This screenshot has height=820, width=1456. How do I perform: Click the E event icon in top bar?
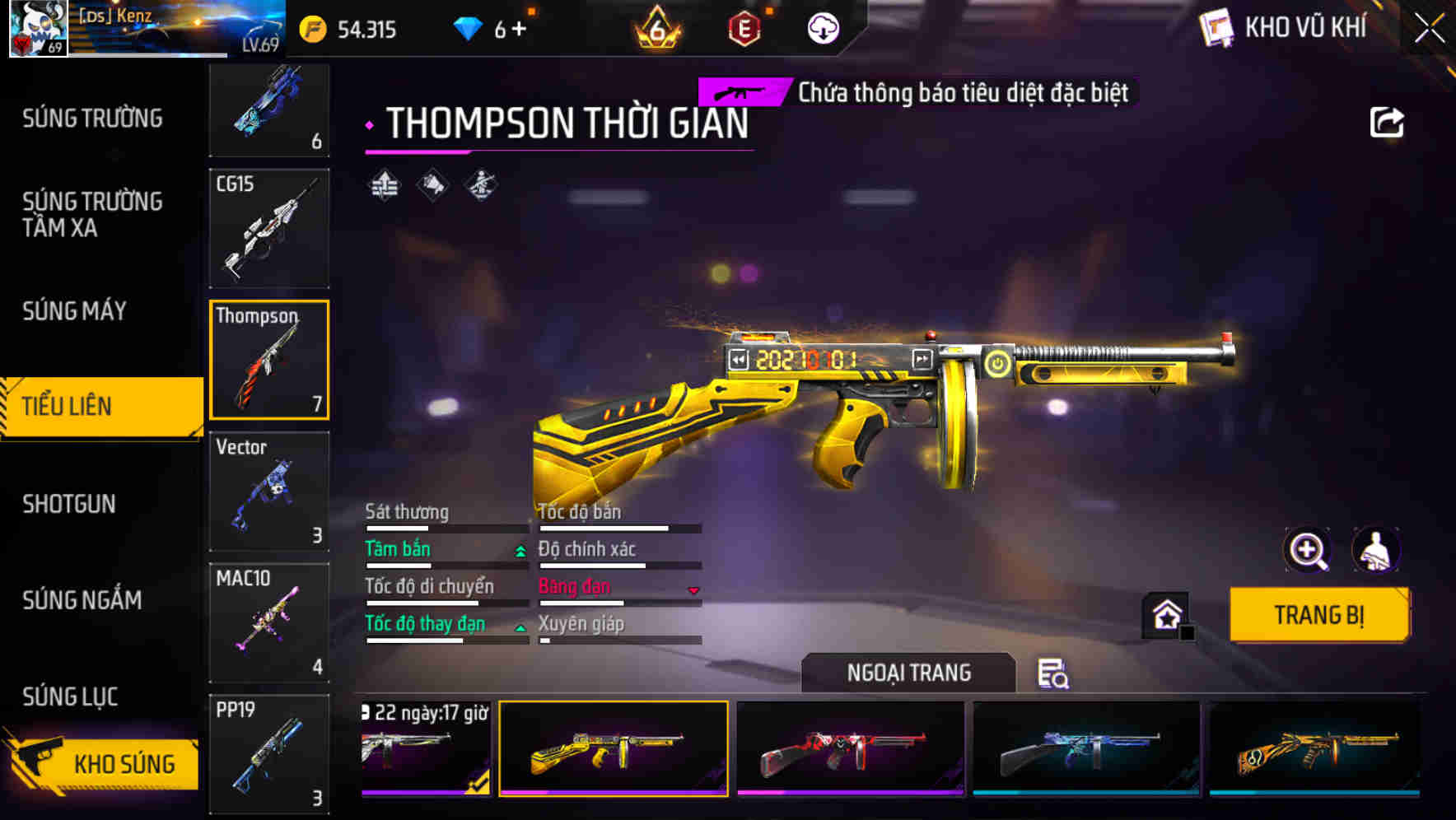tap(745, 30)
